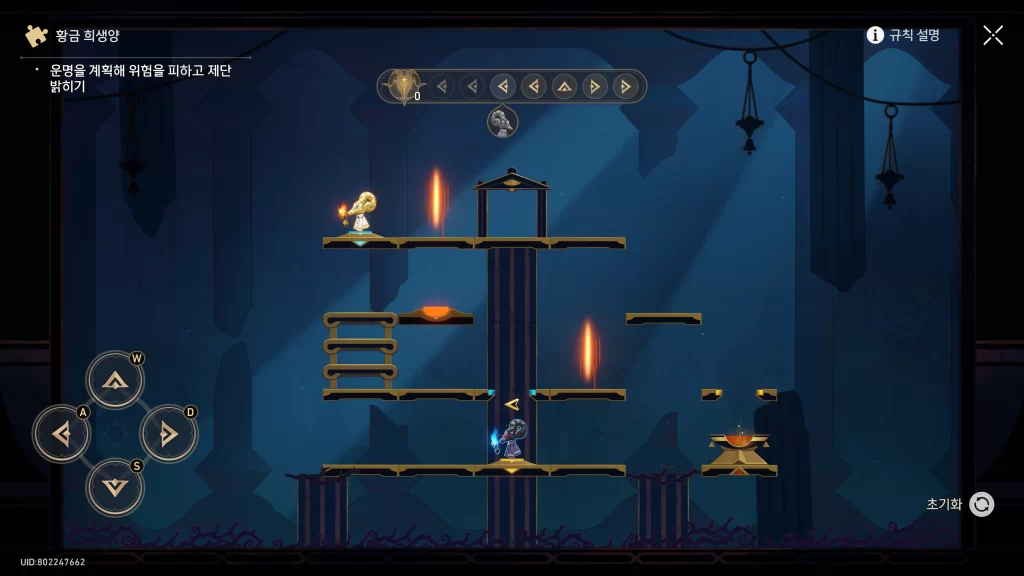
Task: Reset the puzzle with 초기화
Action: [x=960, y=504]
